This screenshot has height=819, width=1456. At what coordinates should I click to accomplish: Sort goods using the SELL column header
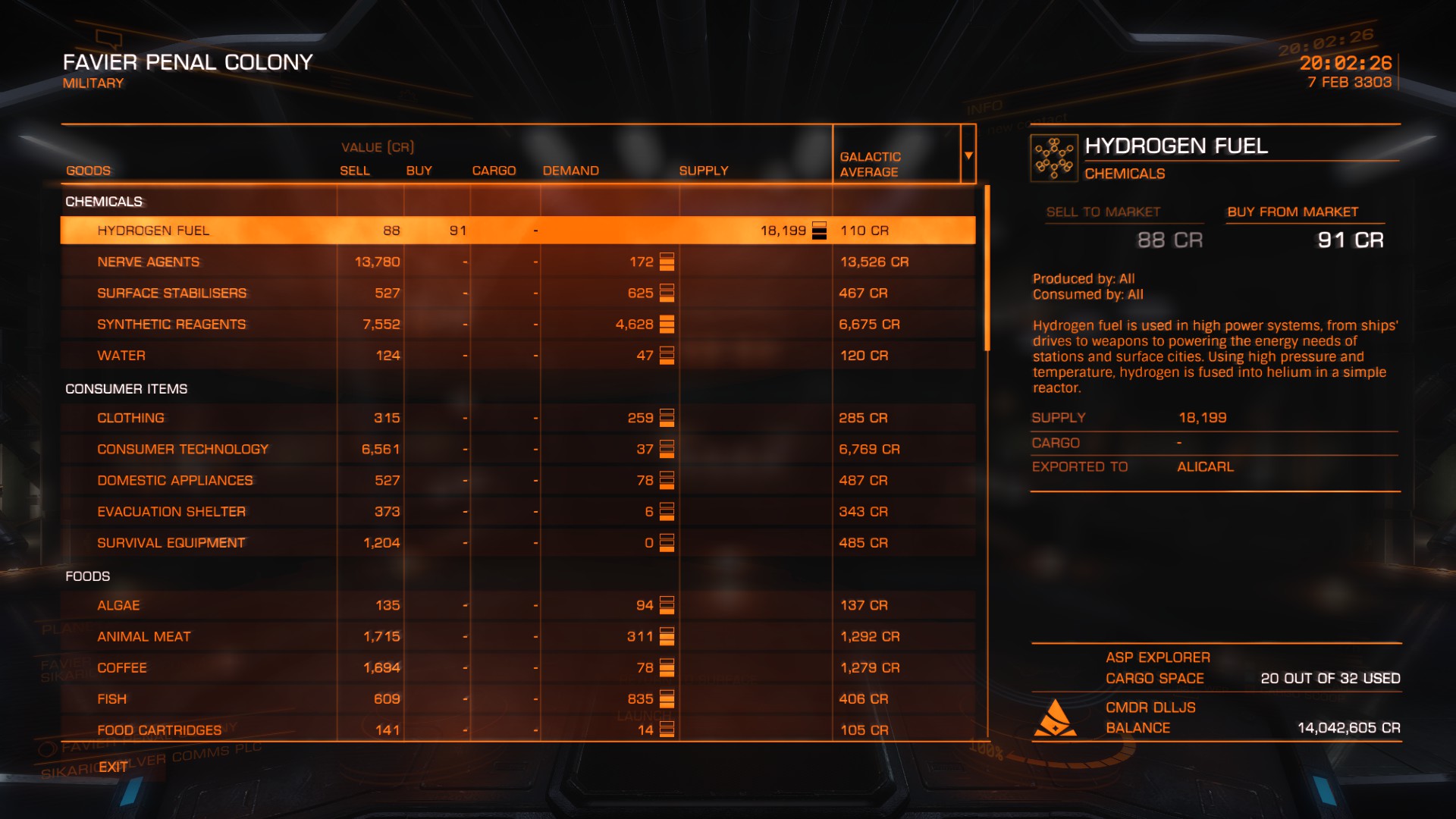[x=354, y=171]
